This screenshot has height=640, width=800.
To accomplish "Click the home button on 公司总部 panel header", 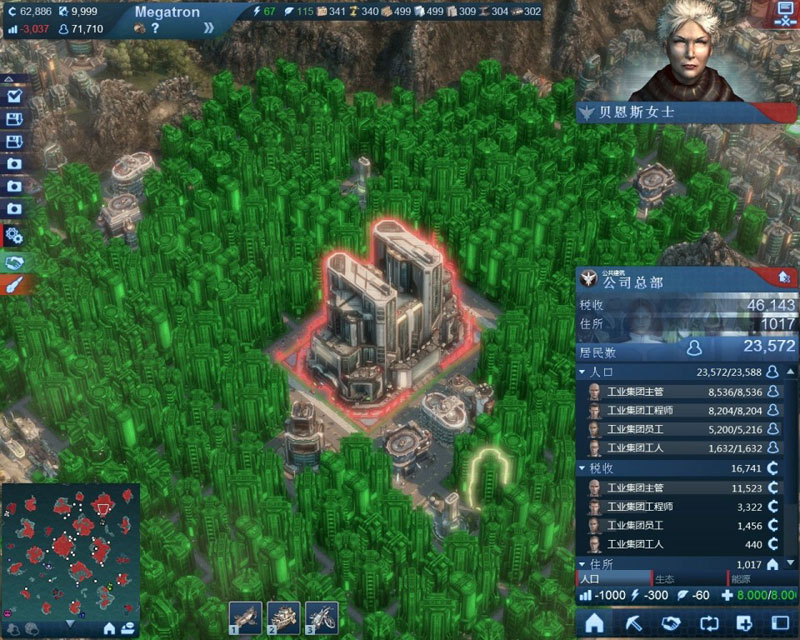I will (x=783, y=278).
